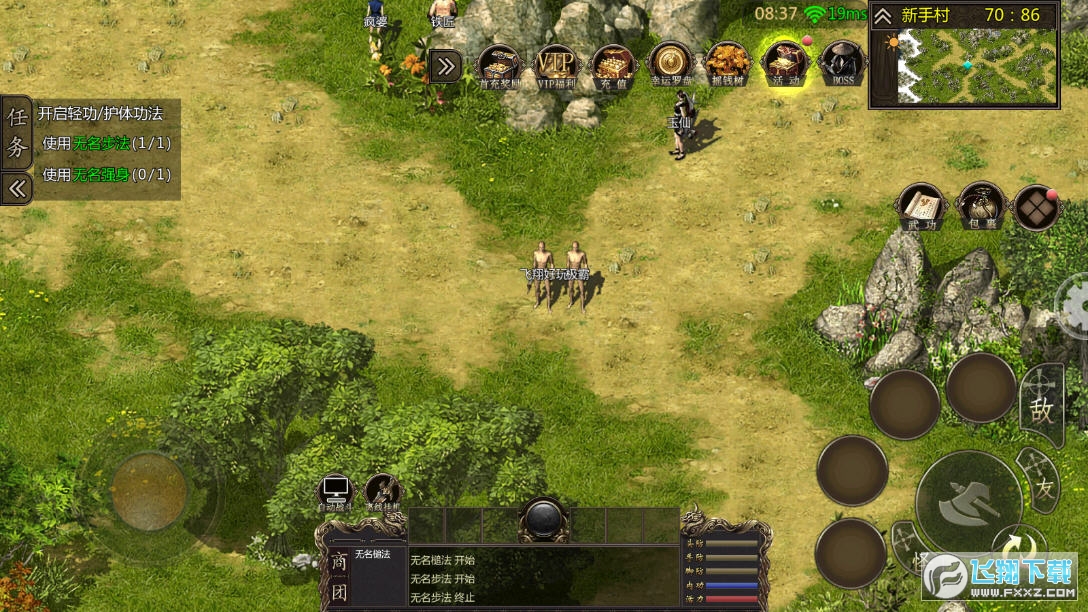Open the 武功 martial arts skills menu

921,207
